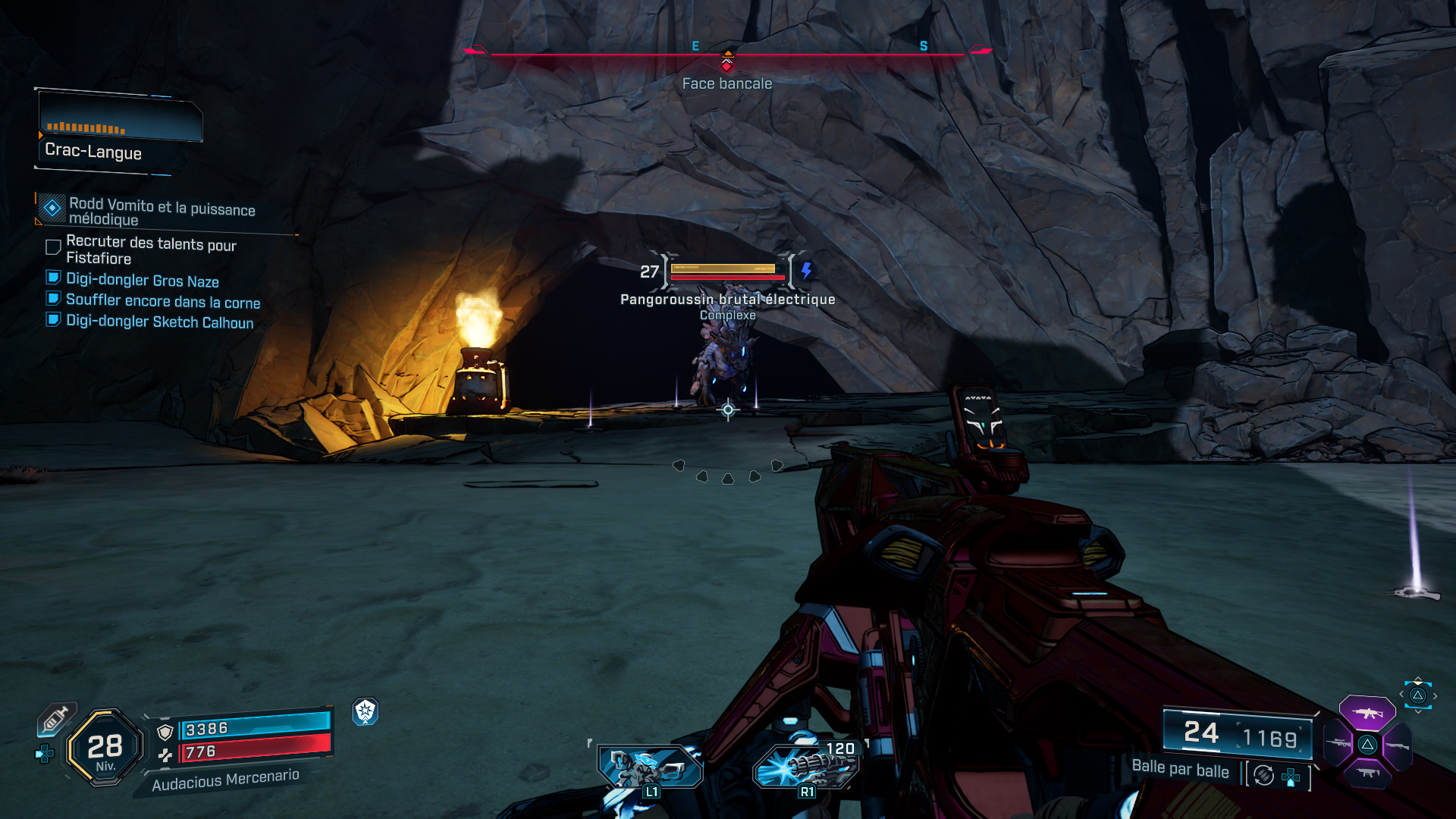Tick the Recruter des talents objective checkbox
Screen dimensions: 1456x819
[53, 247]
